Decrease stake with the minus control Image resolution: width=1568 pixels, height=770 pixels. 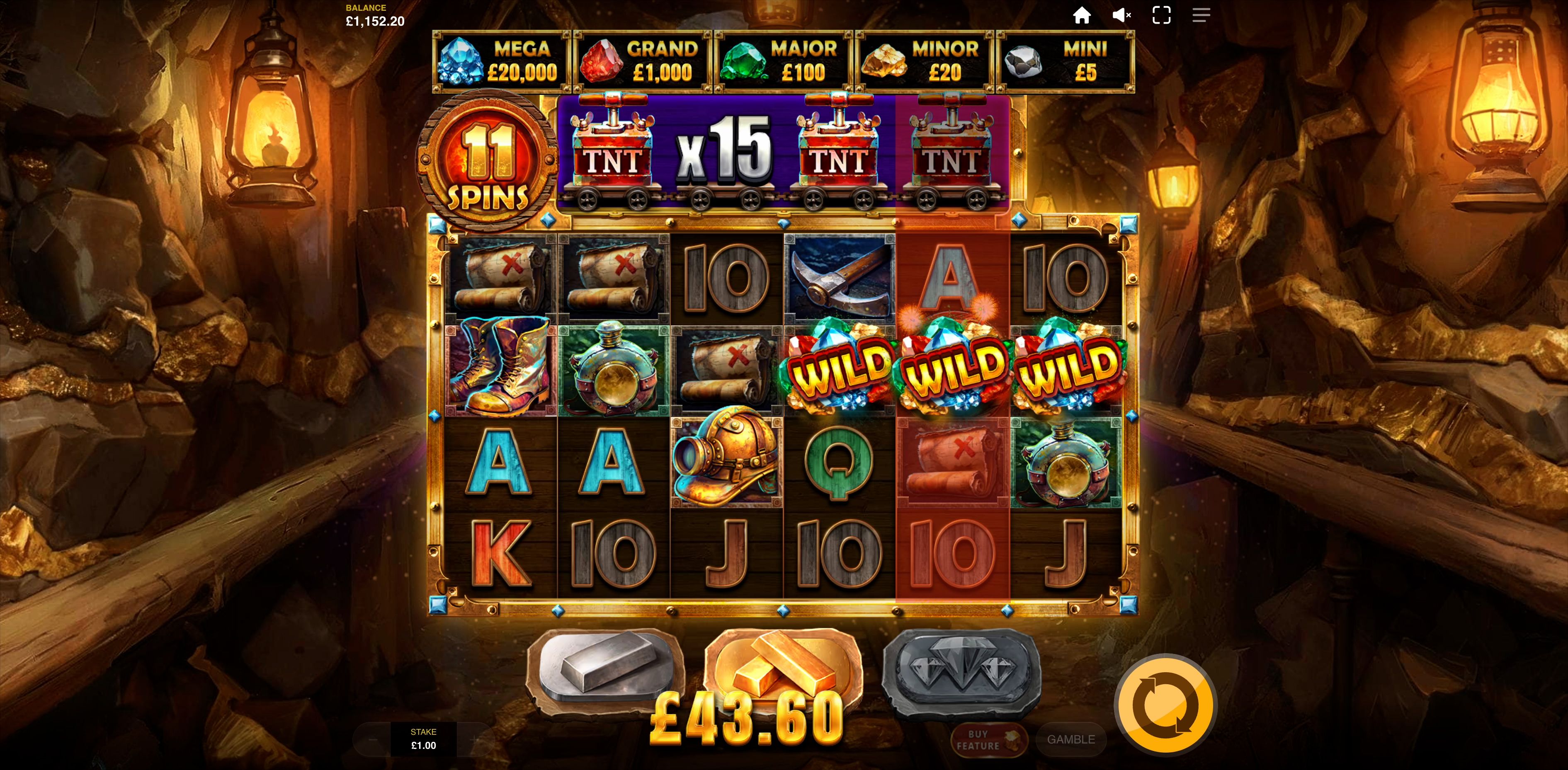(373, 740)
